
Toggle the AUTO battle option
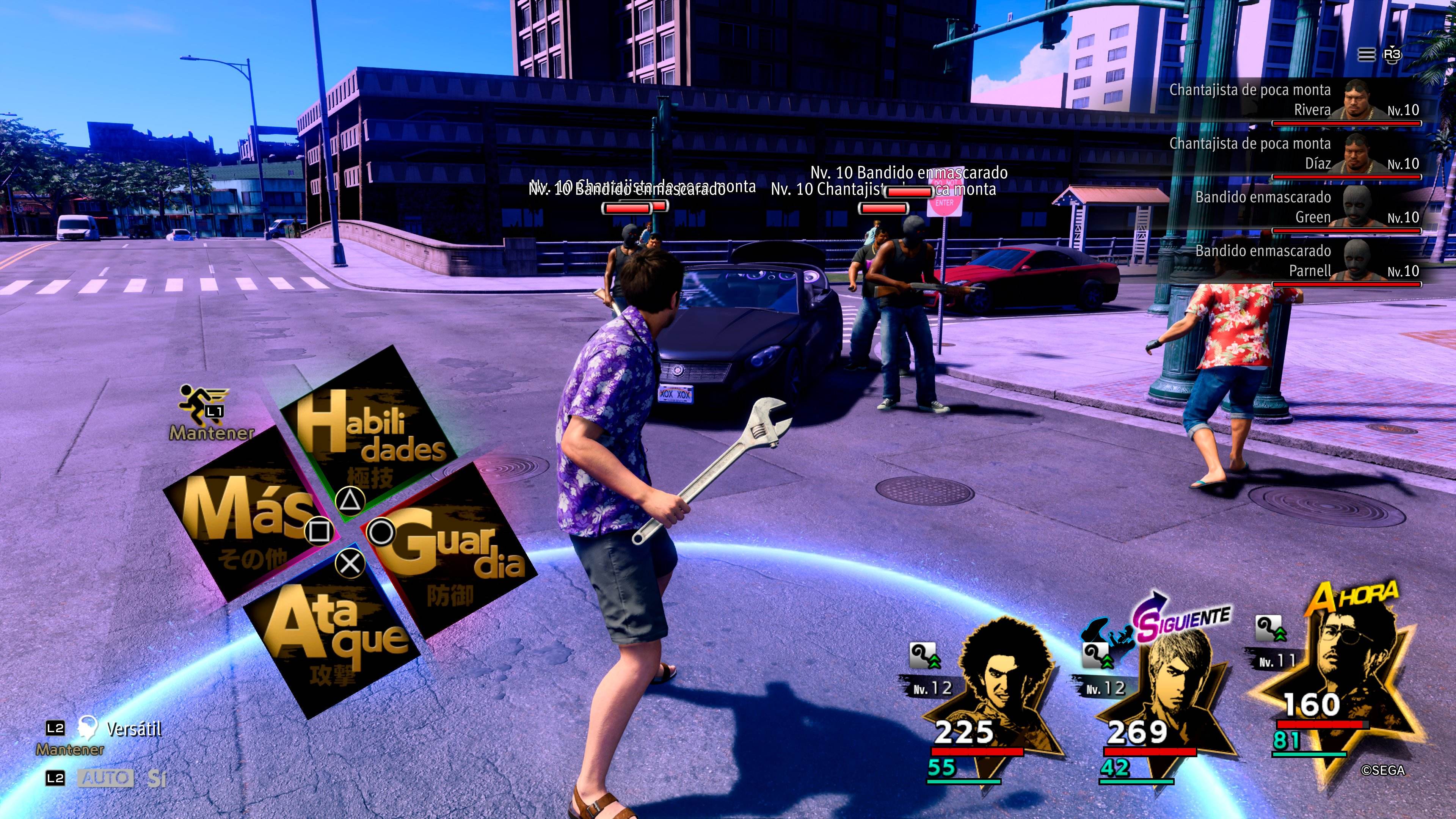106,778
